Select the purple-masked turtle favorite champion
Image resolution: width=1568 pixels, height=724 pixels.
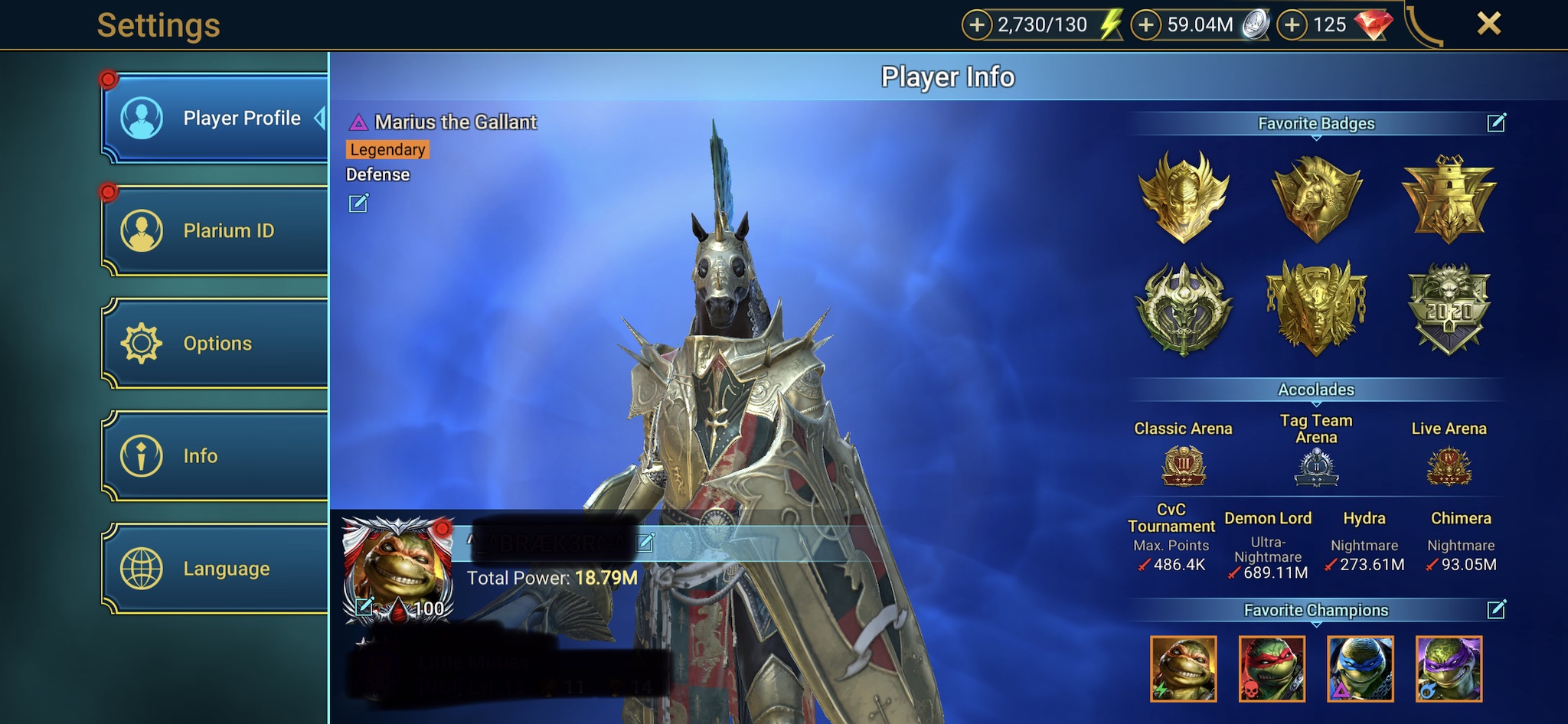pos(1449,668)
